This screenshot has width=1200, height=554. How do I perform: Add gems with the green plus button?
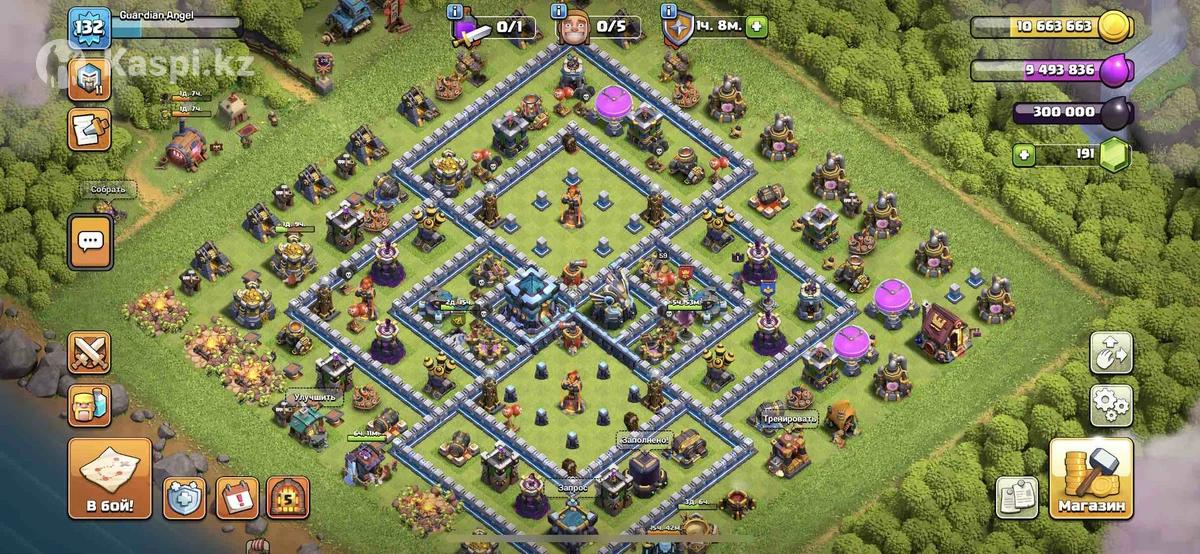point(1023,155)
